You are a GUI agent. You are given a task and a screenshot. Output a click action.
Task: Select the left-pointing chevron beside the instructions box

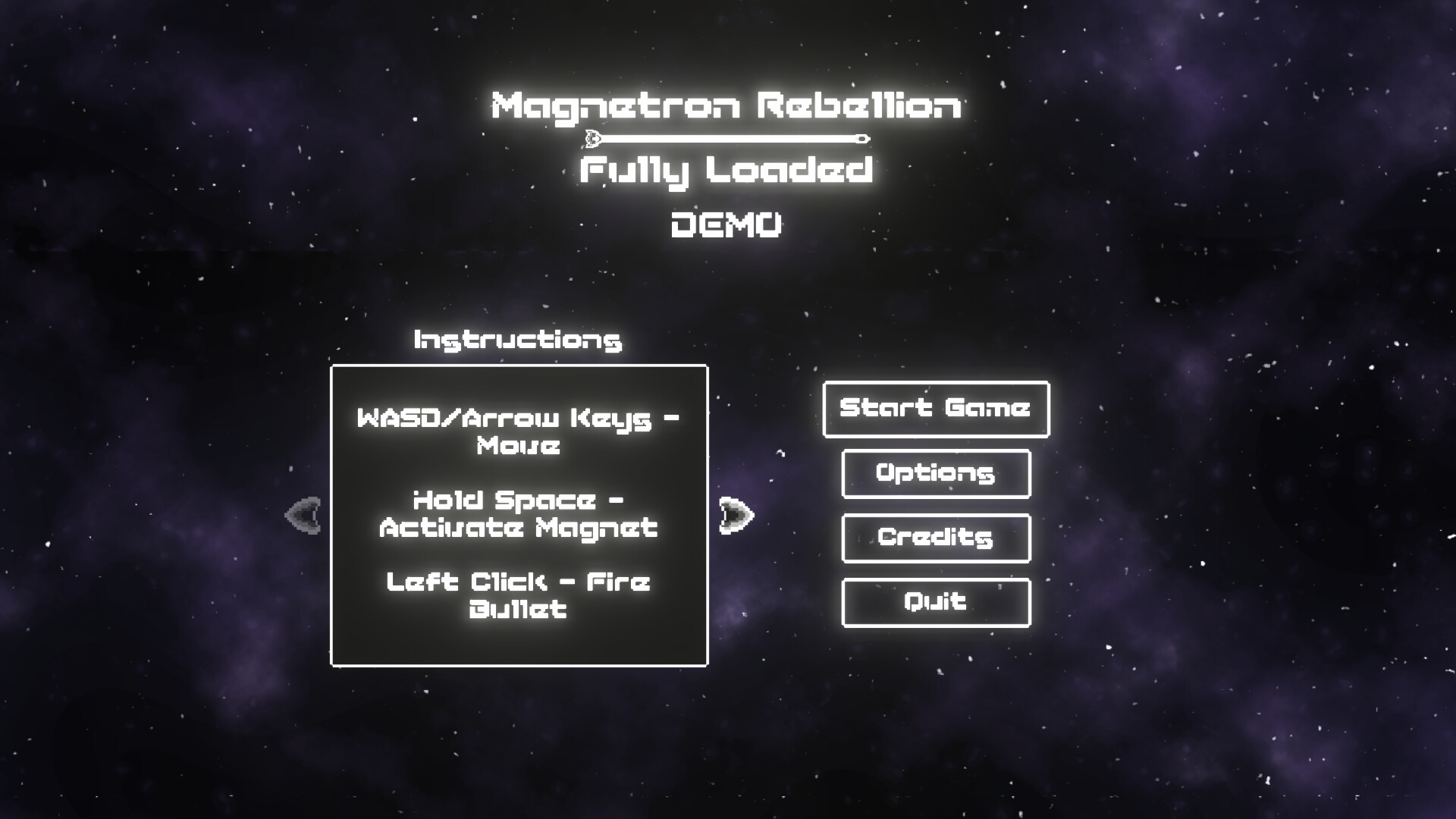point(303,514)
